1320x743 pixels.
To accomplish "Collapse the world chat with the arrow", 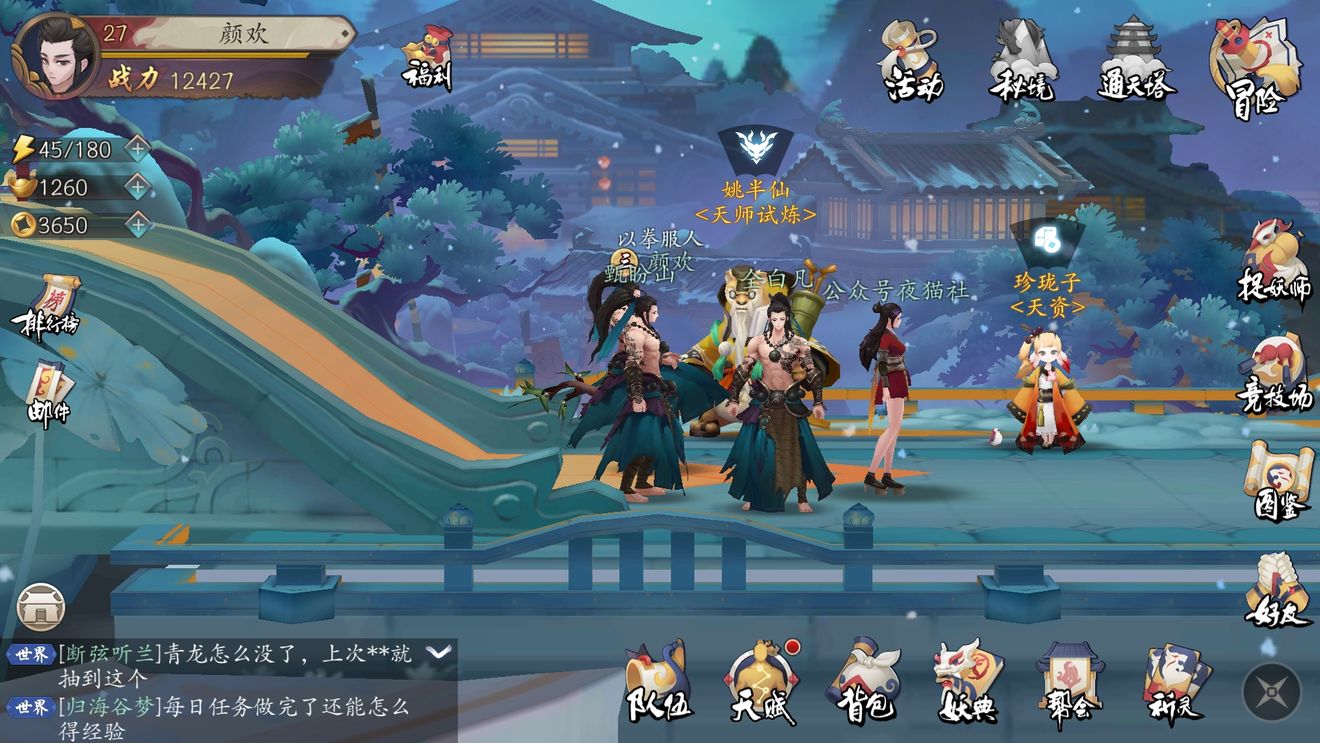I will tap(438, 652).
